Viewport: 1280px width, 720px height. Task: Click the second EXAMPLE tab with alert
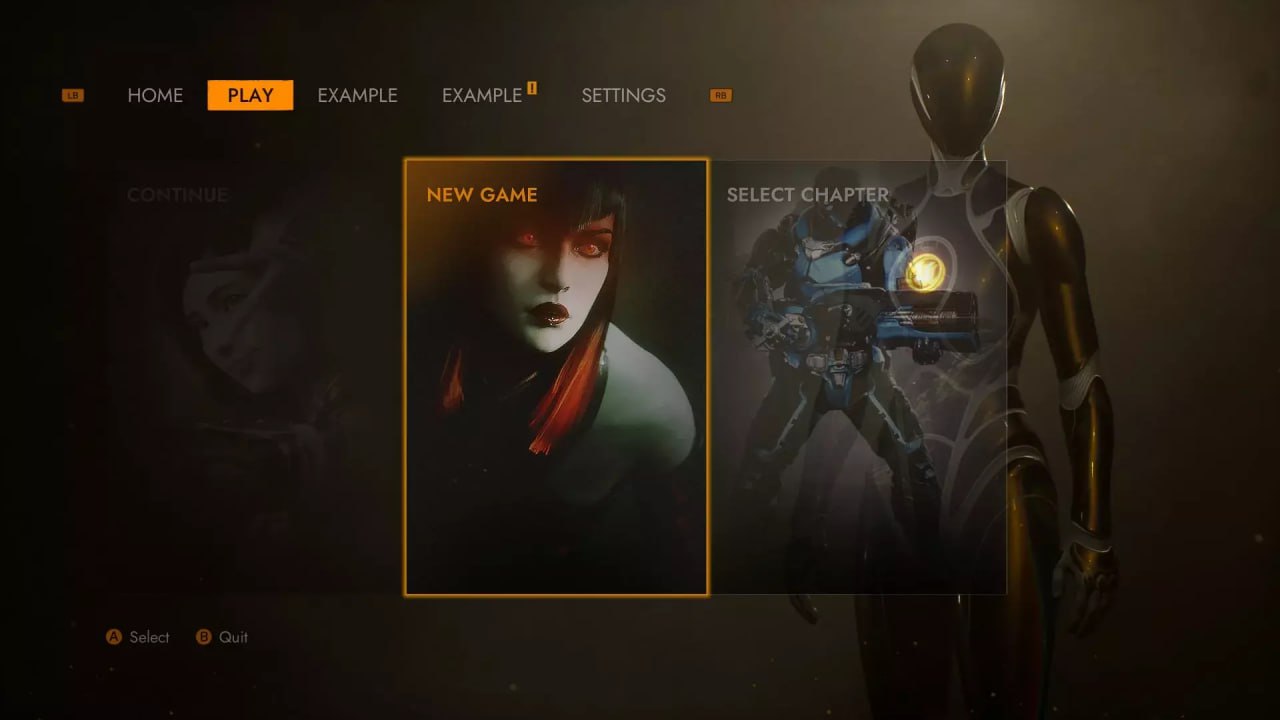point(481,95)
